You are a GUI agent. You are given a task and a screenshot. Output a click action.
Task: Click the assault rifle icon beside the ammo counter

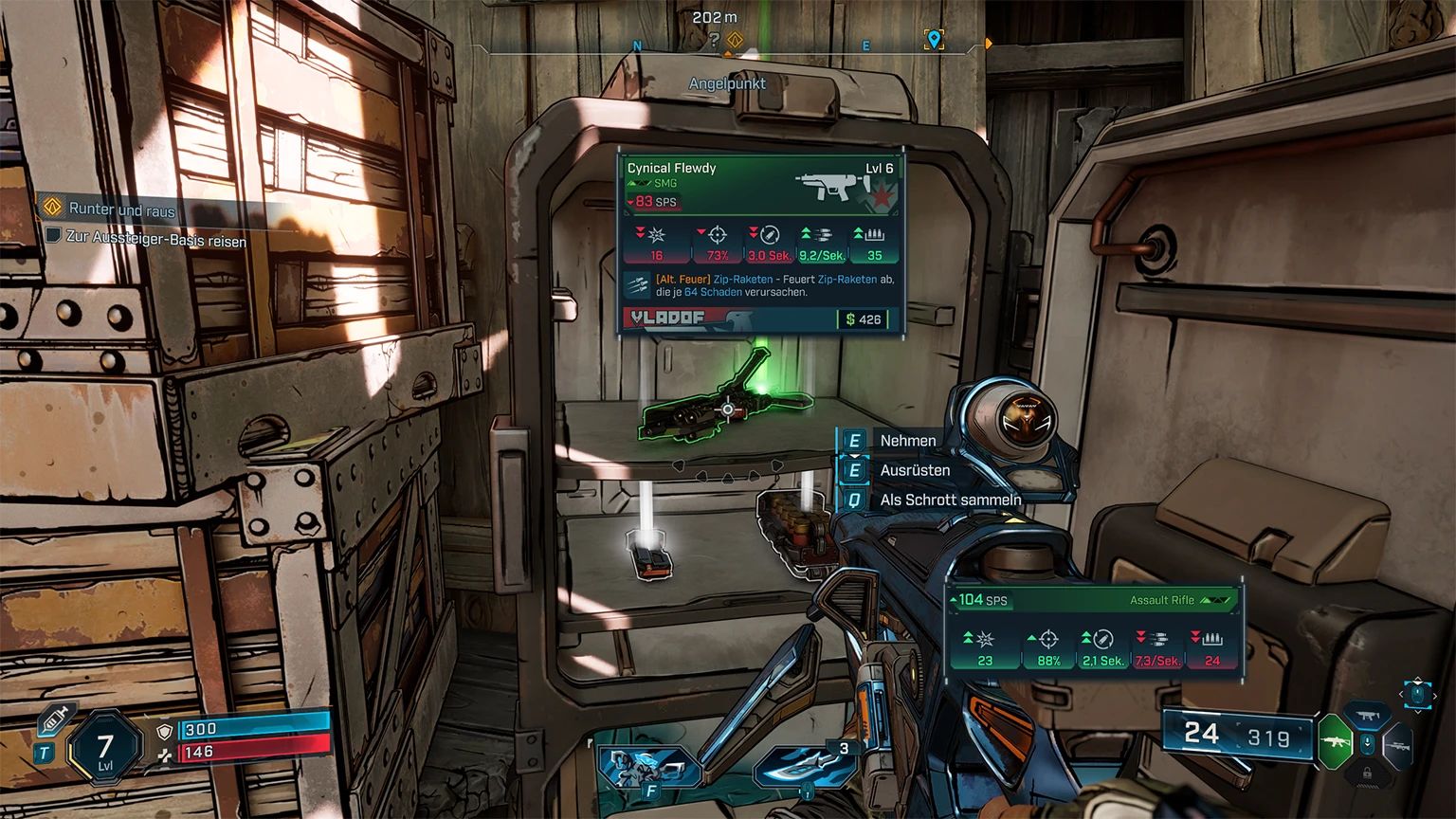click(x=1335, y=741)
